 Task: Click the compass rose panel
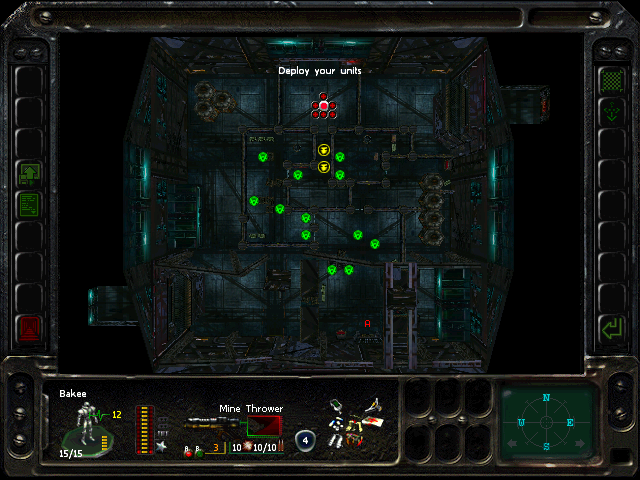547,421
